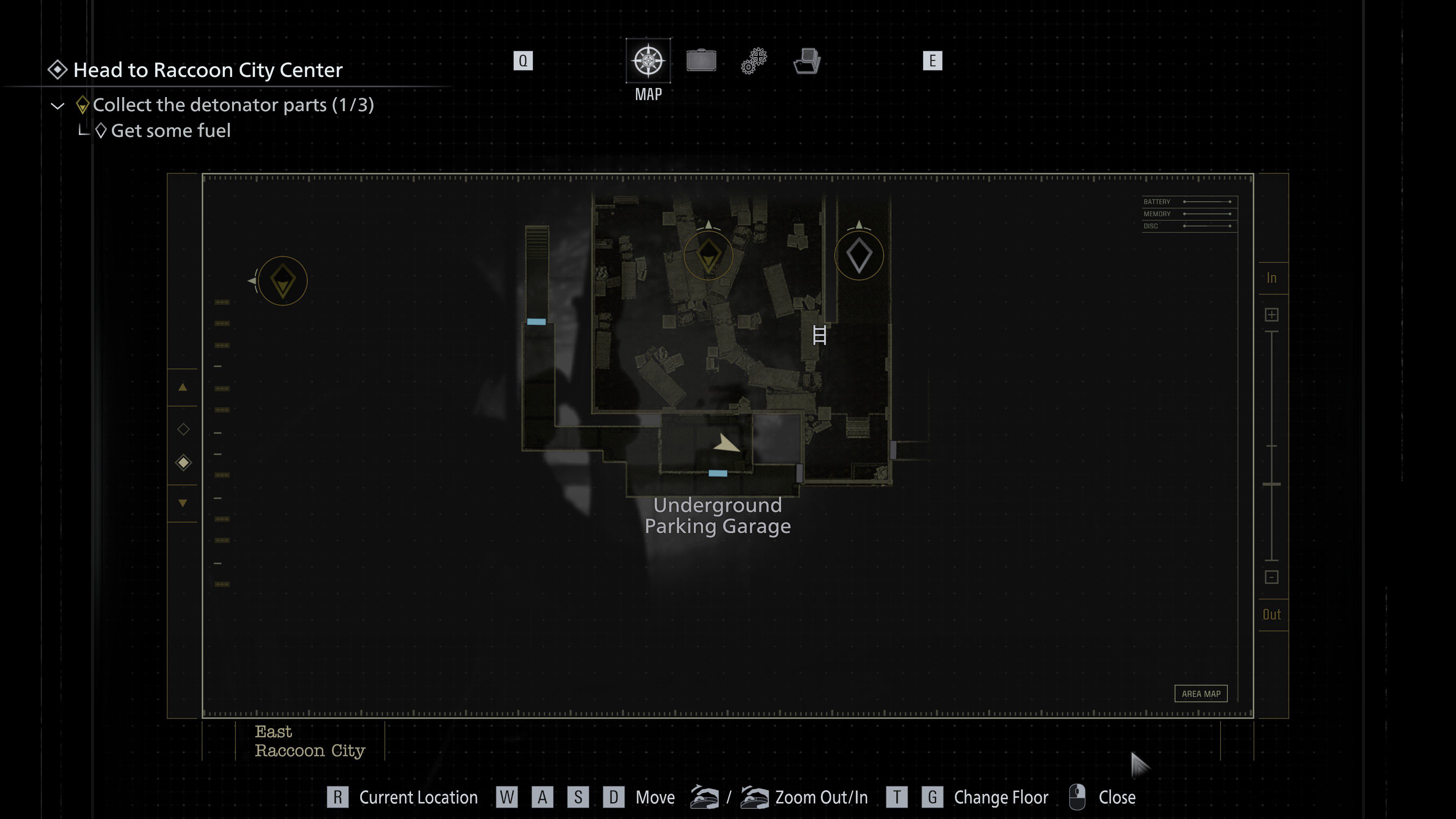Open the files/records icon
1456x819 pixels.
[806, 61]
